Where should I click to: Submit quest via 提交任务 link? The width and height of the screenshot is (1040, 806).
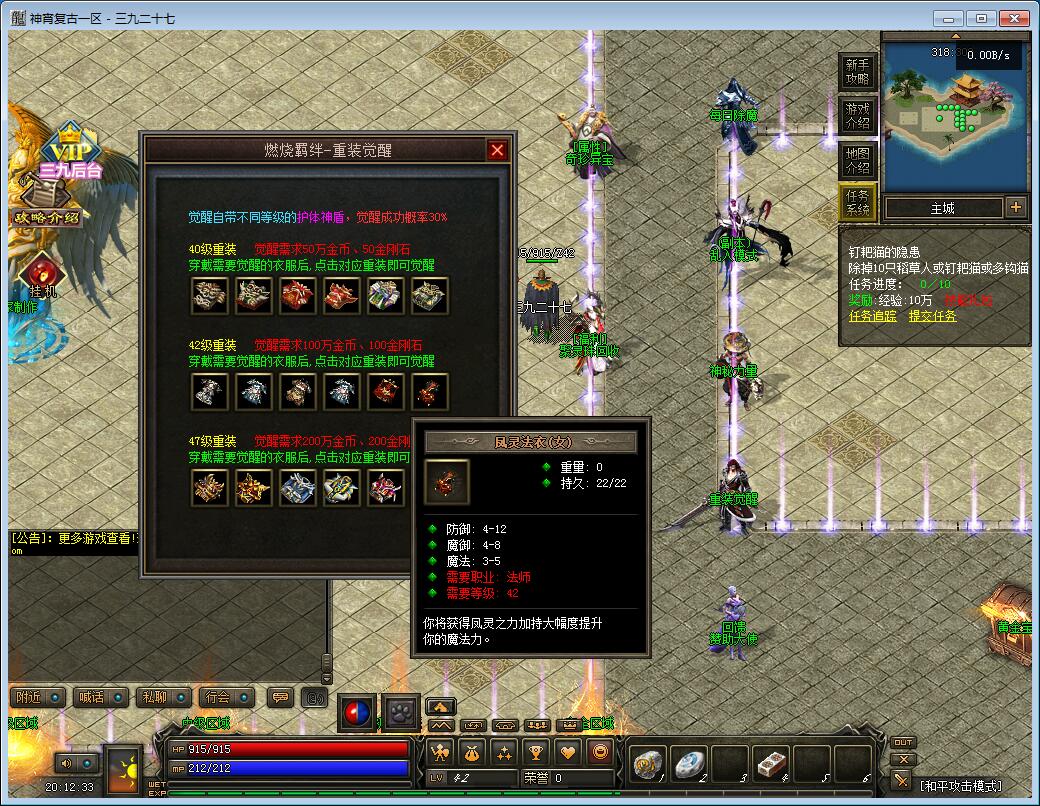click(x=932, y=316)
